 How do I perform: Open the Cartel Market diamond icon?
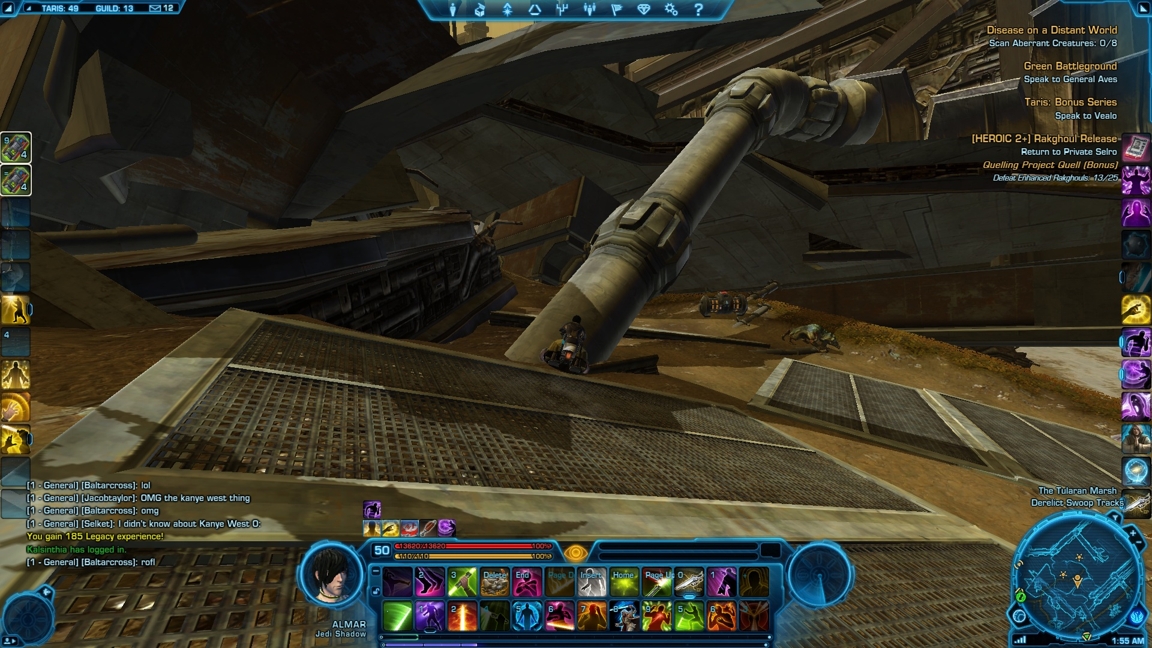[x=644, y=9]
